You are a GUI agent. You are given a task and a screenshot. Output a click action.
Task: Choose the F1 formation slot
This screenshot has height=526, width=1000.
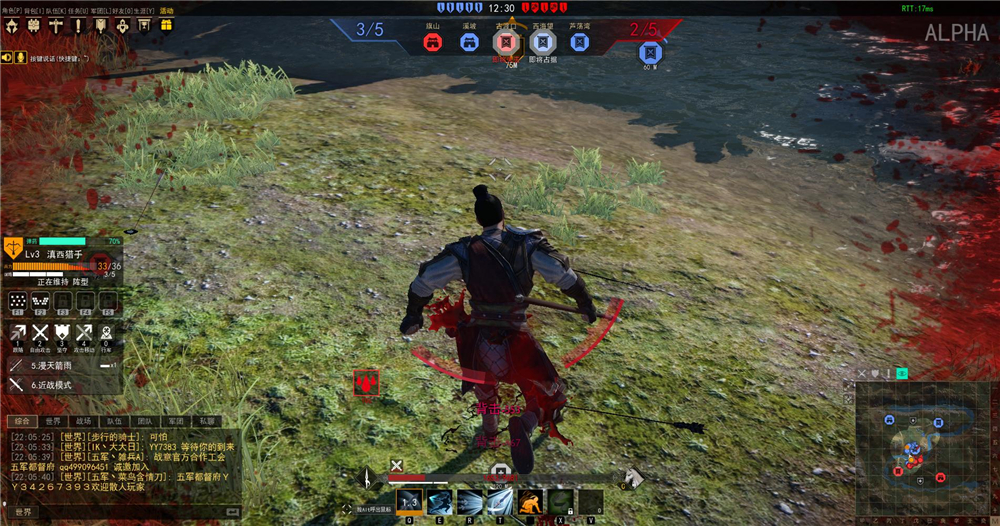pos(17,299)
